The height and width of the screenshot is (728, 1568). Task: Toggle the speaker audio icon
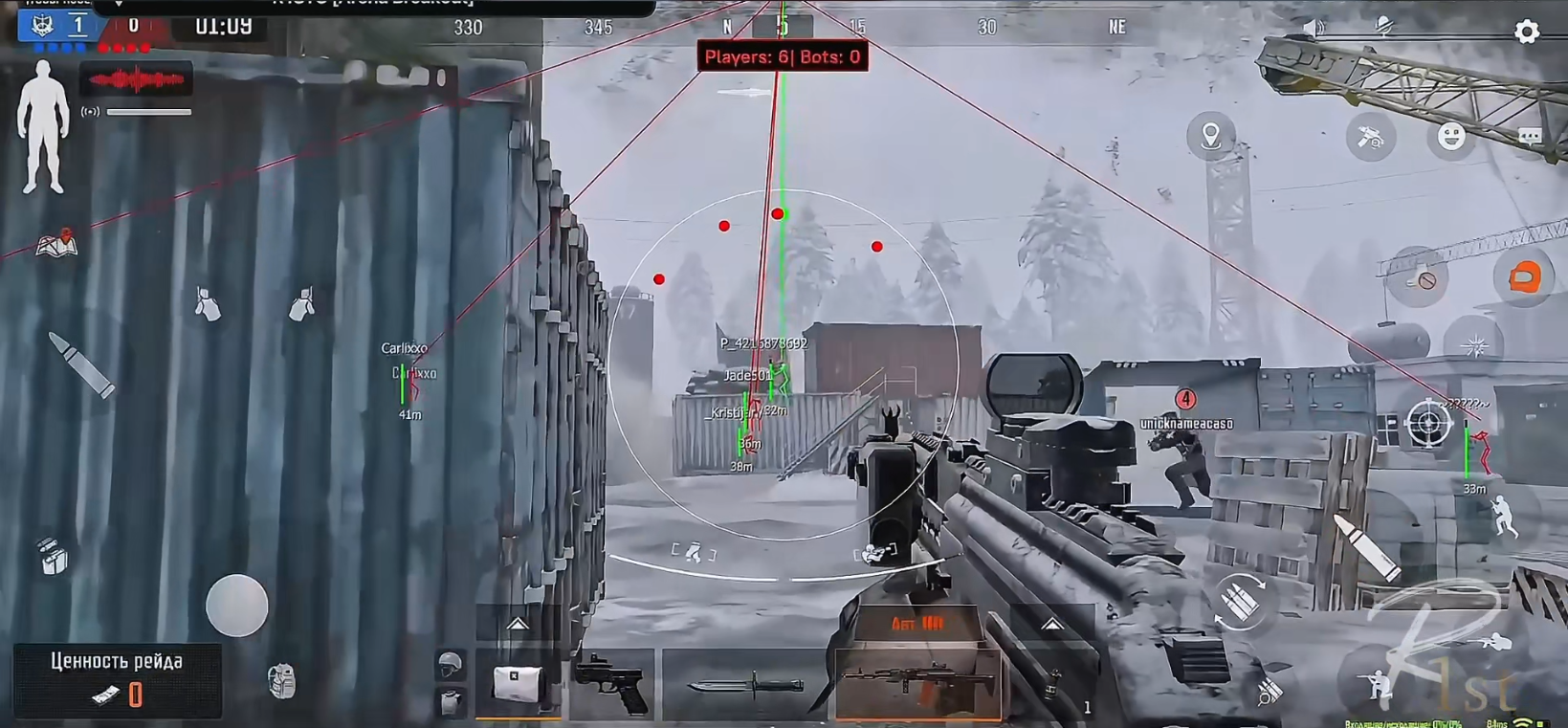click(x=1315, y=29)
